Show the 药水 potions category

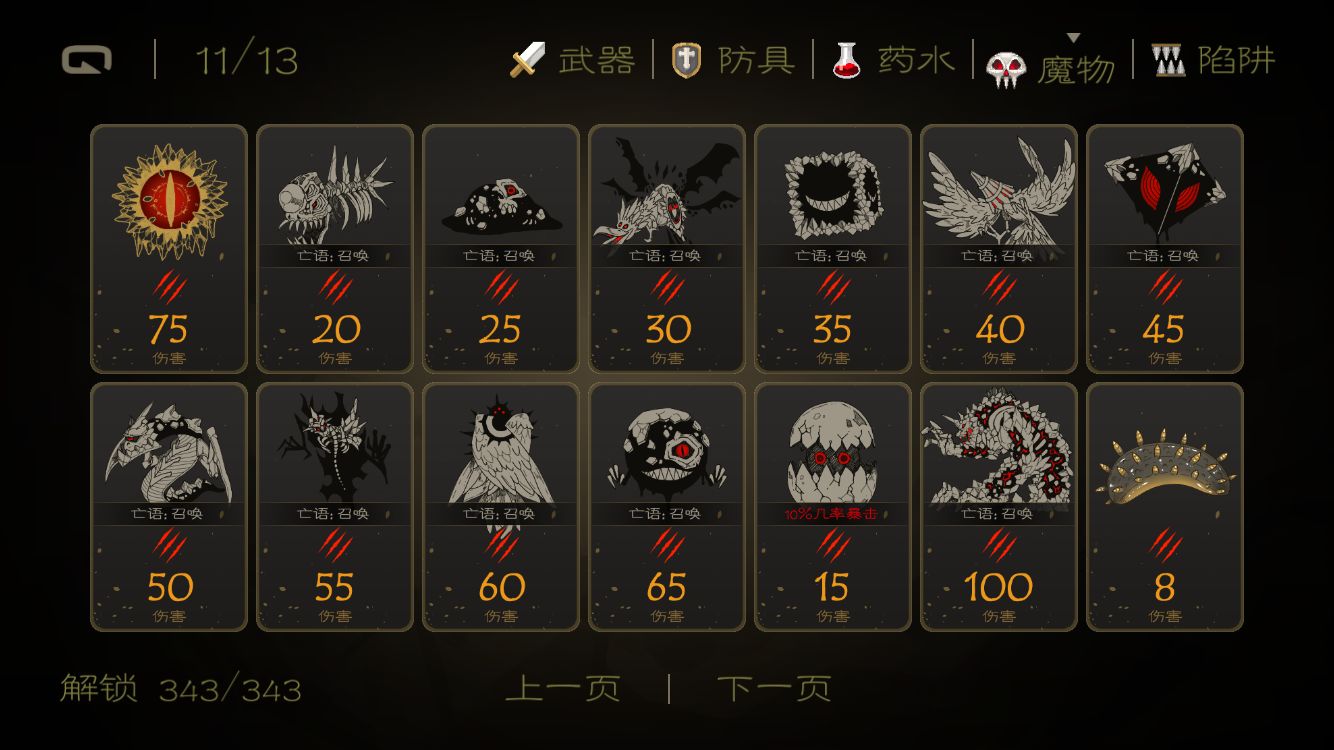click(x=894, y=61)
